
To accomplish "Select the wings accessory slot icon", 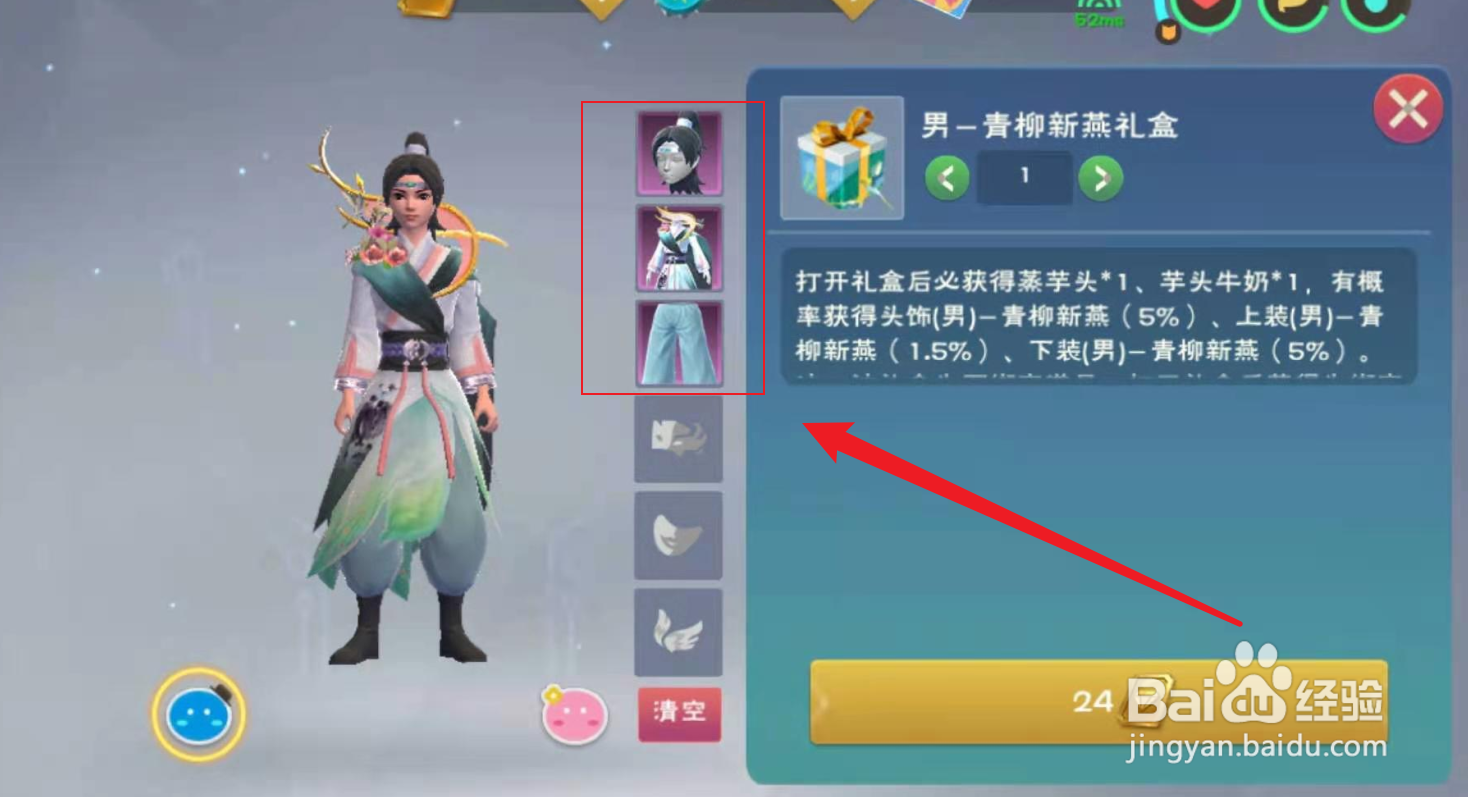I will click(678, 631).
